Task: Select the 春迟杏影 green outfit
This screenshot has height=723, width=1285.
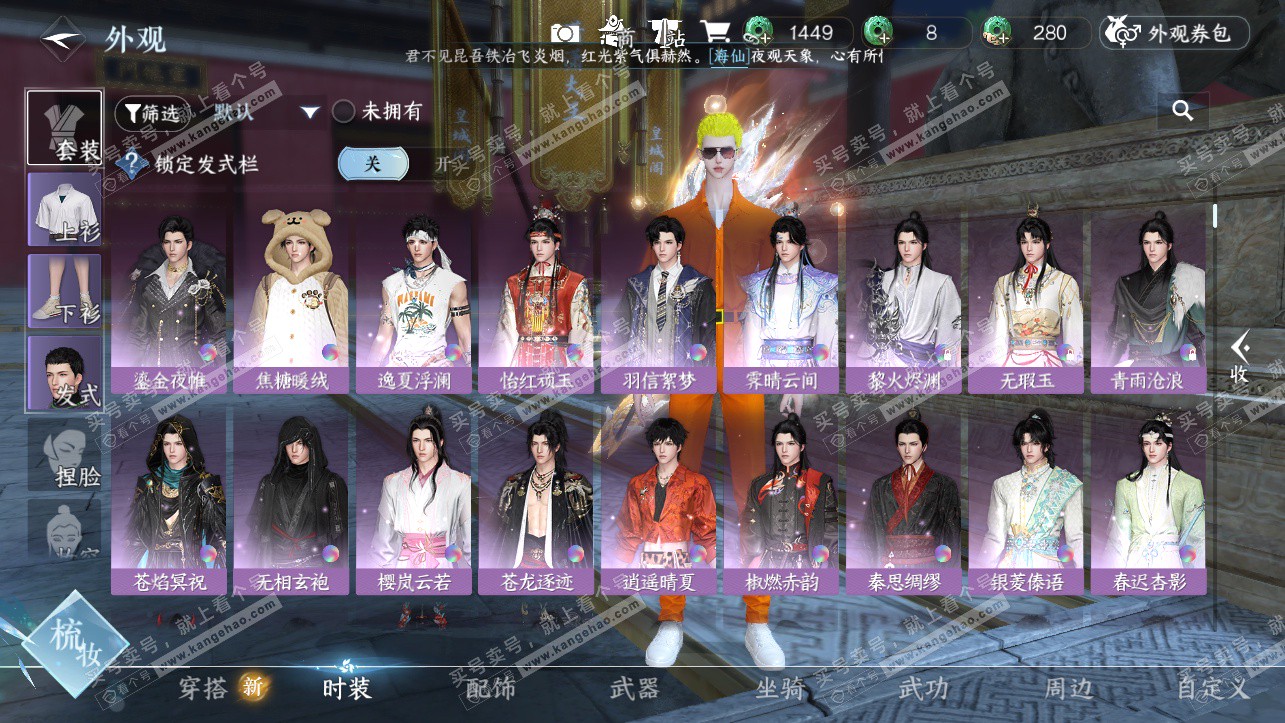Action: (x=1147, y=500)
